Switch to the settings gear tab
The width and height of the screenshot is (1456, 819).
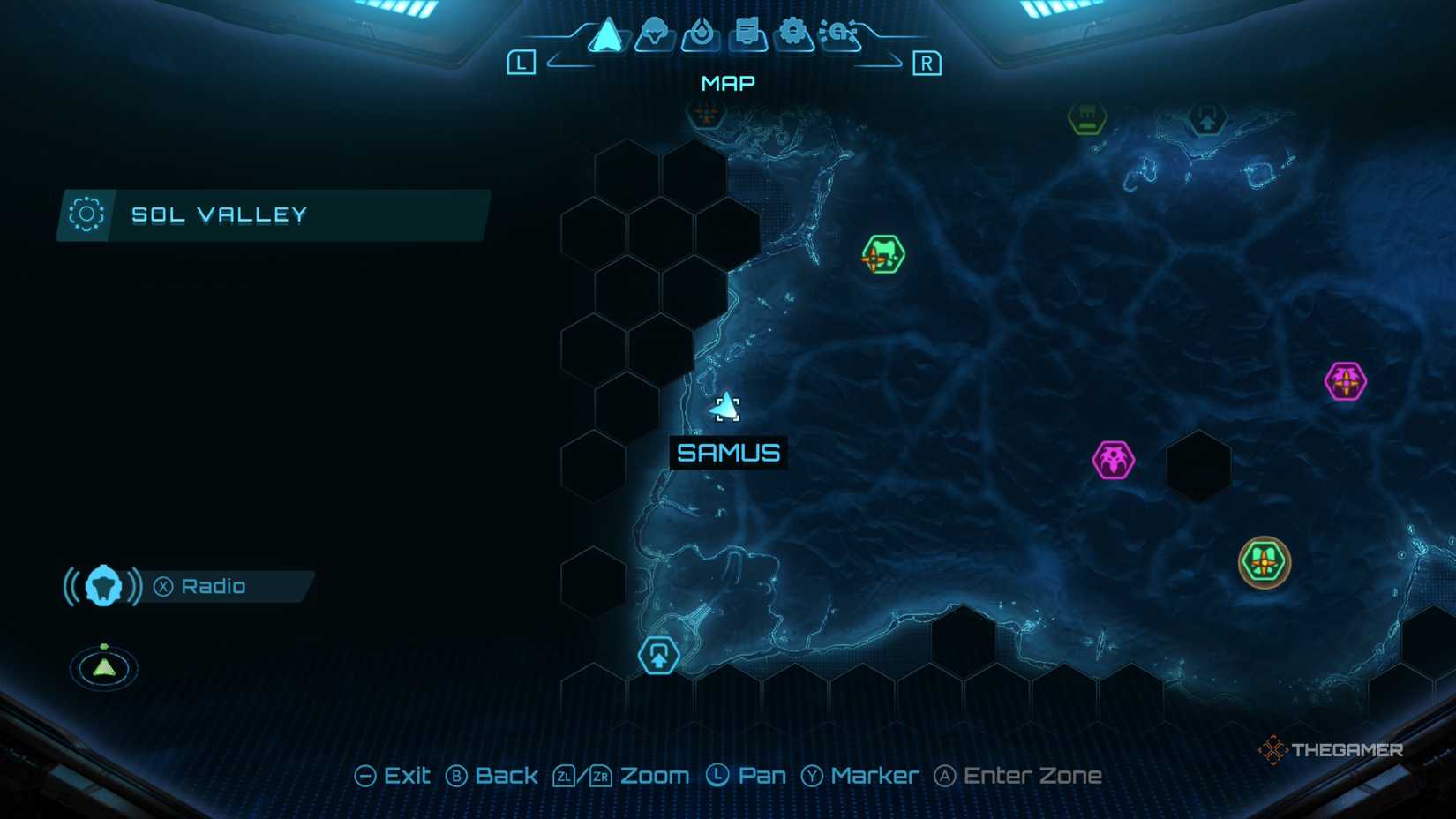click(792, 32)
